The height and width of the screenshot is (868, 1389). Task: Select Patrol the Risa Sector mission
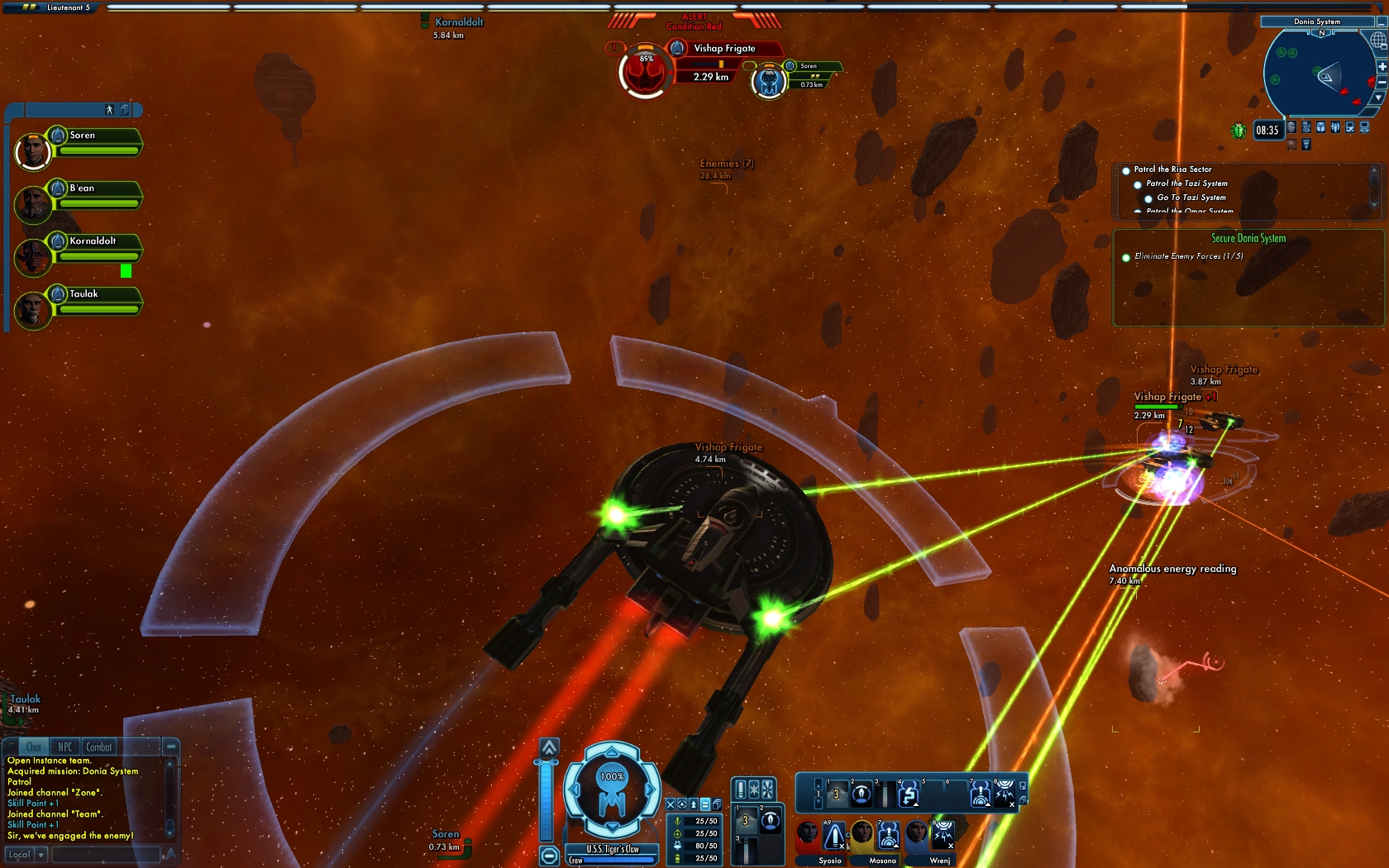point(1172,169)
